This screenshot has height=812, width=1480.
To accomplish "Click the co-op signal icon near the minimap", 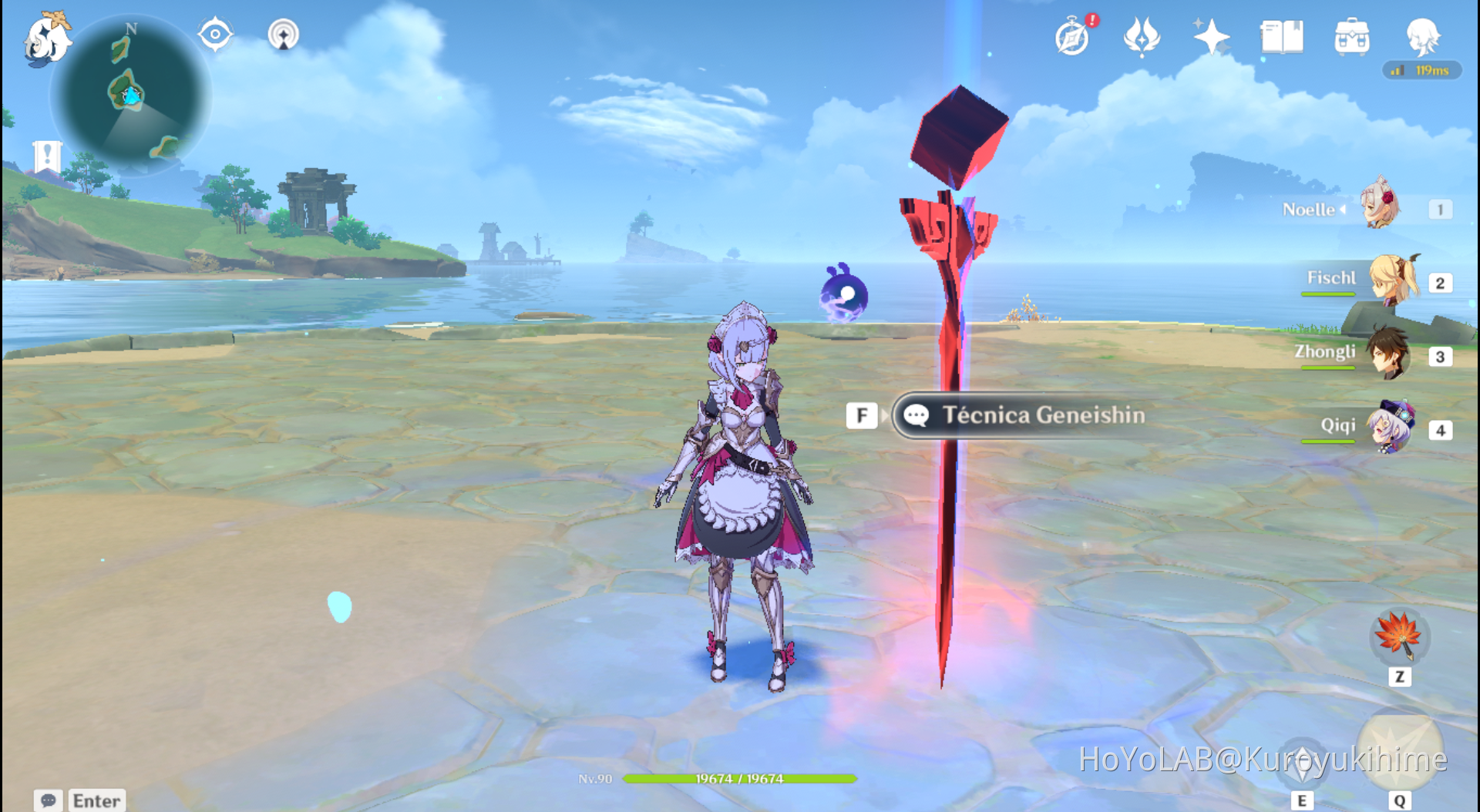I will tap(283, 34).
